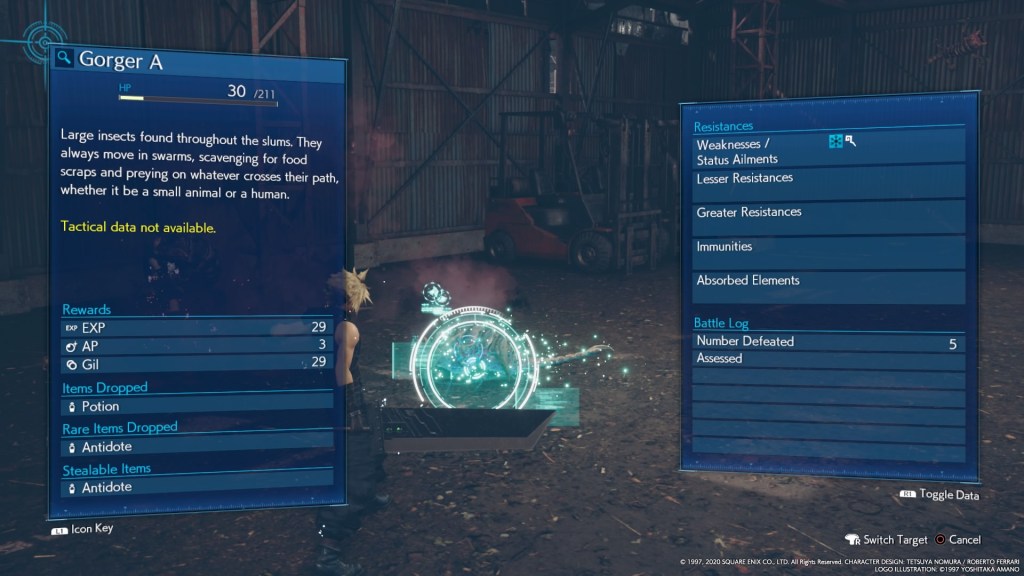Select the Antidote under Rare Items Dropped

(x=195, y=447)
